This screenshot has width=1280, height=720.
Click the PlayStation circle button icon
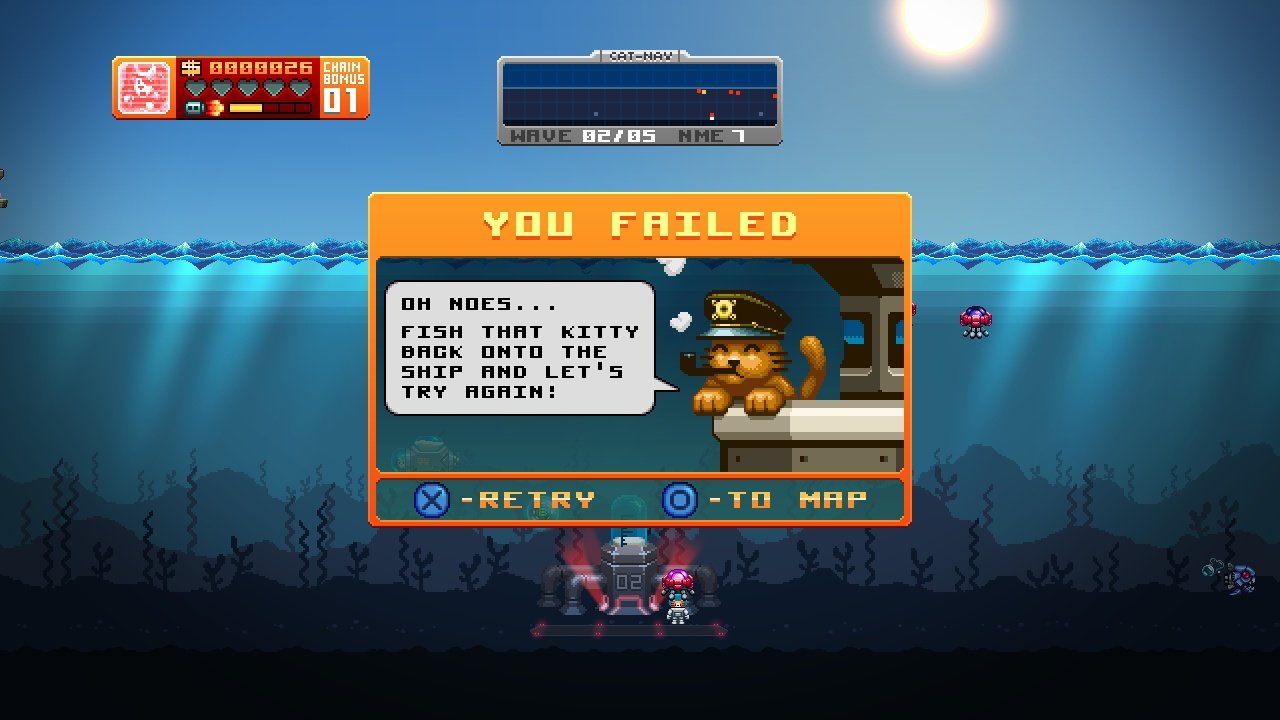click(678, 500)
